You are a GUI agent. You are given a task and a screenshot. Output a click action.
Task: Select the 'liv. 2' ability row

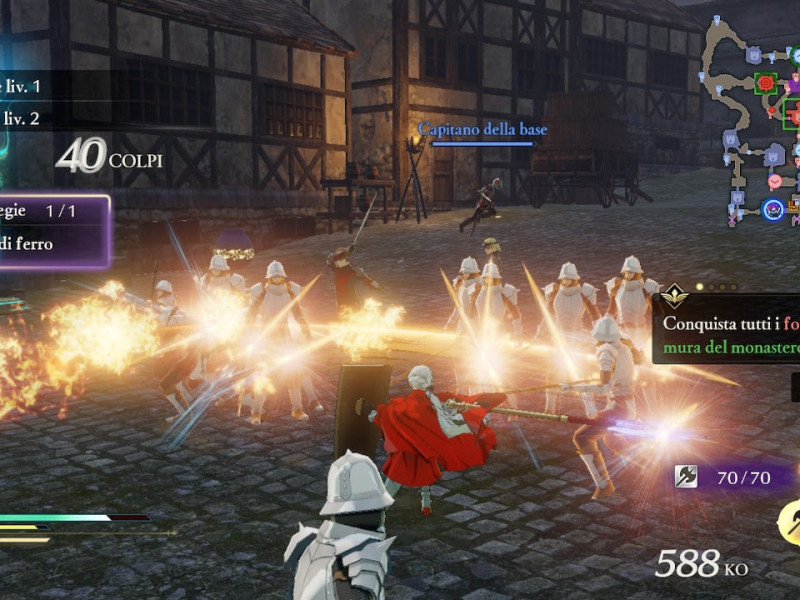[x=24, y=118]
